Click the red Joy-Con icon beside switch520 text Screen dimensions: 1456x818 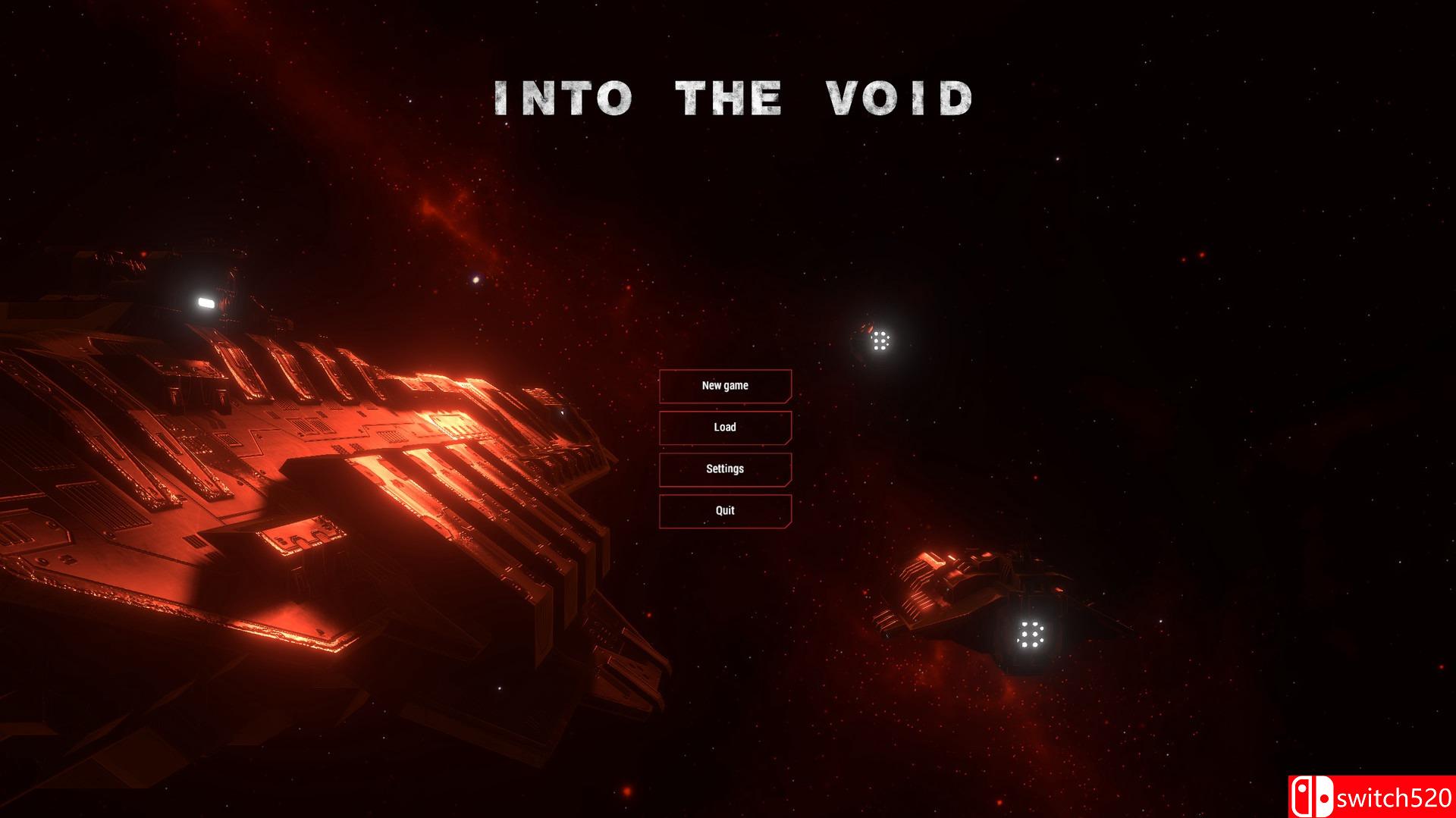[x=1302, y=797]
